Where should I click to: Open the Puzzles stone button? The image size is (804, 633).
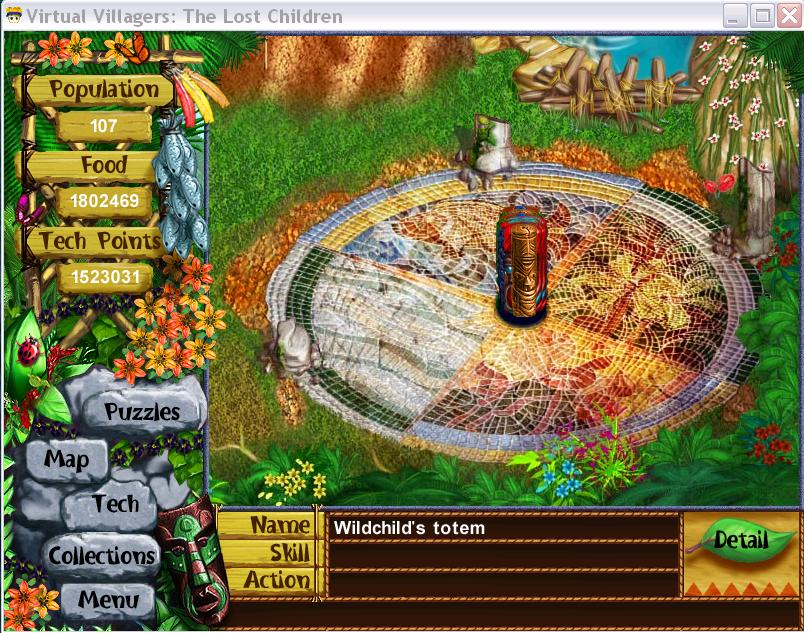(142, 411)
